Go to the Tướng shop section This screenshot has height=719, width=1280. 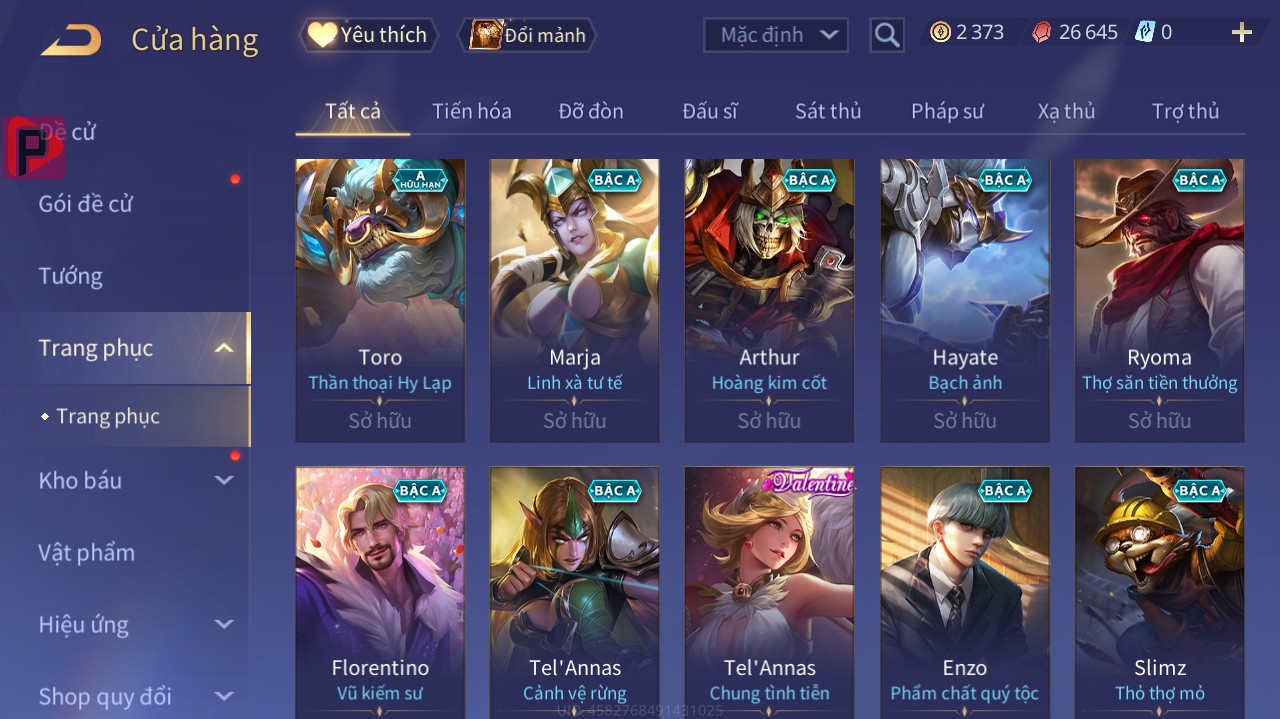pyautogui.click(x=71, y=276)
